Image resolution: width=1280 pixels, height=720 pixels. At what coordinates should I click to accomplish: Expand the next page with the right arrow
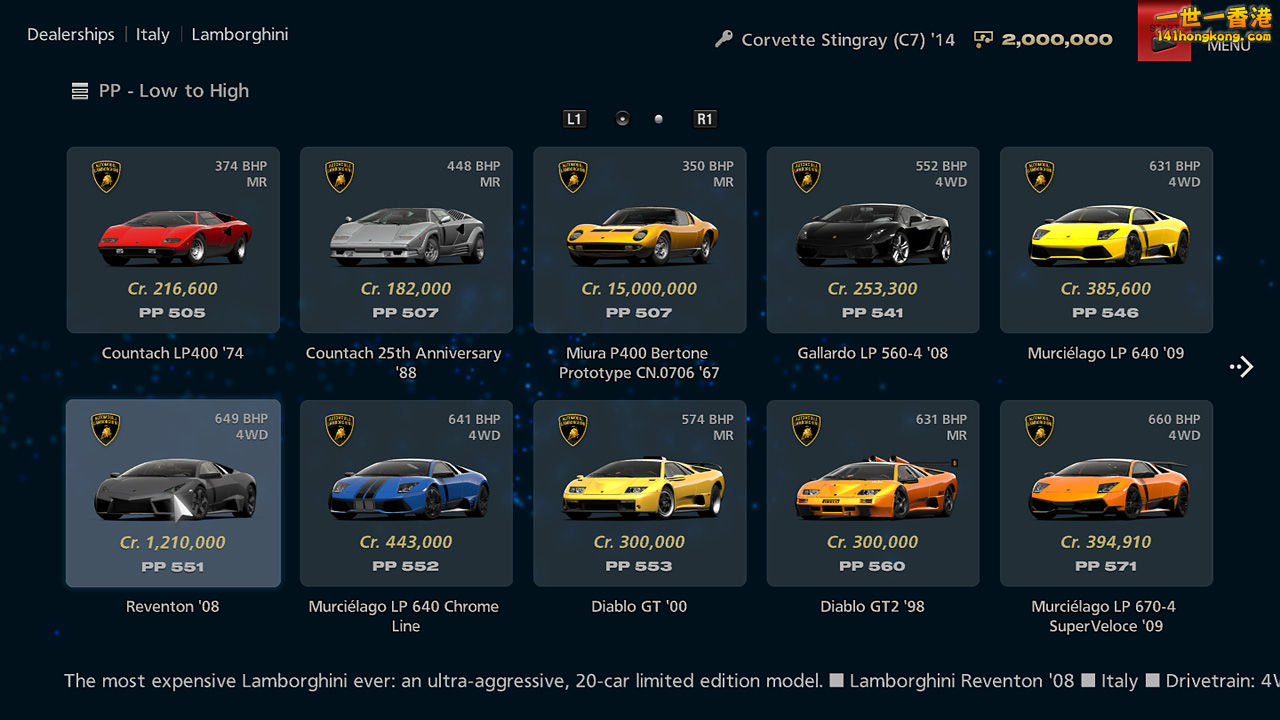tap(1241, 366)
